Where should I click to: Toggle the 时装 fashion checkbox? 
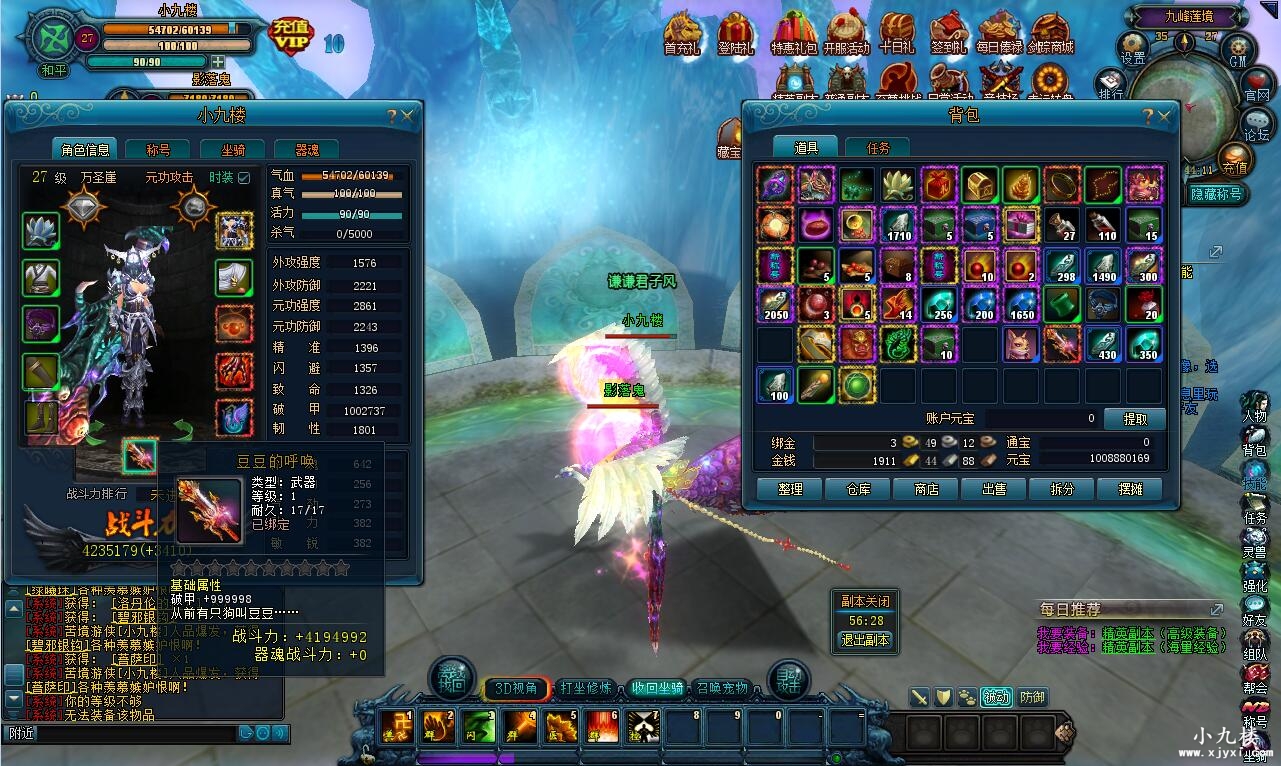[243, 178]
